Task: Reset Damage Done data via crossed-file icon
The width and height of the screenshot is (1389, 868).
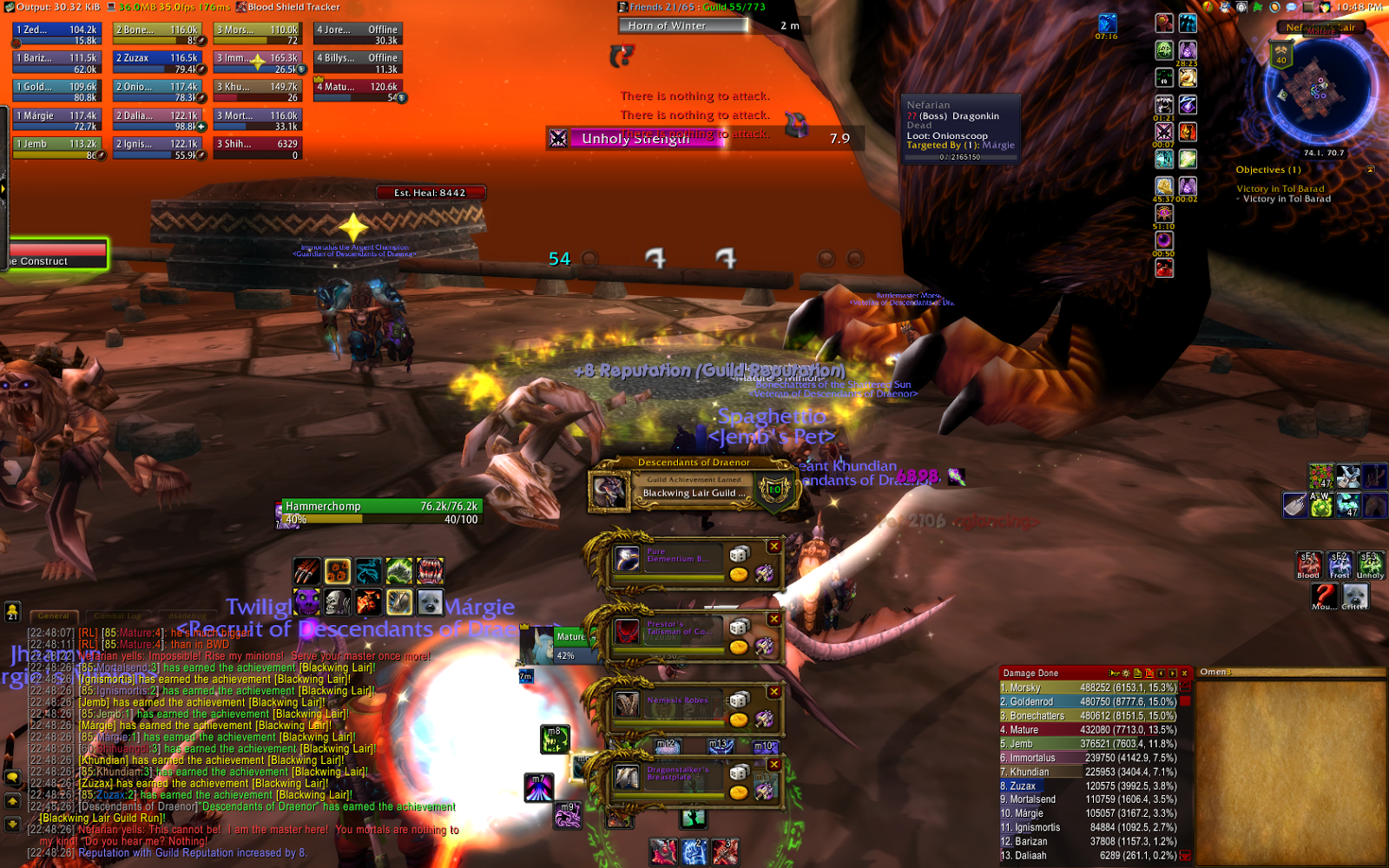Action: 1150,674
